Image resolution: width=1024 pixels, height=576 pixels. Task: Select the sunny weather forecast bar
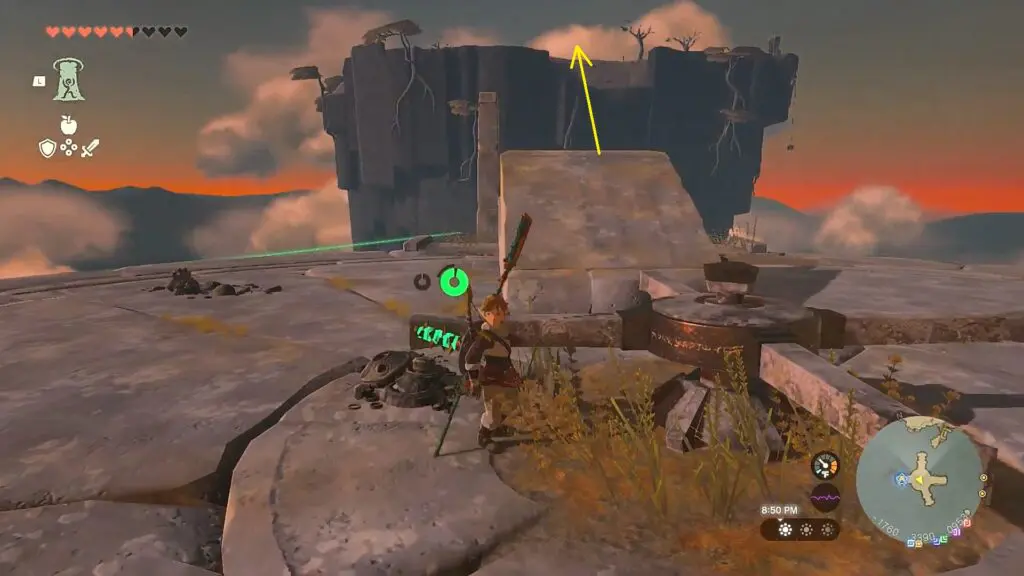pos(800,529)
